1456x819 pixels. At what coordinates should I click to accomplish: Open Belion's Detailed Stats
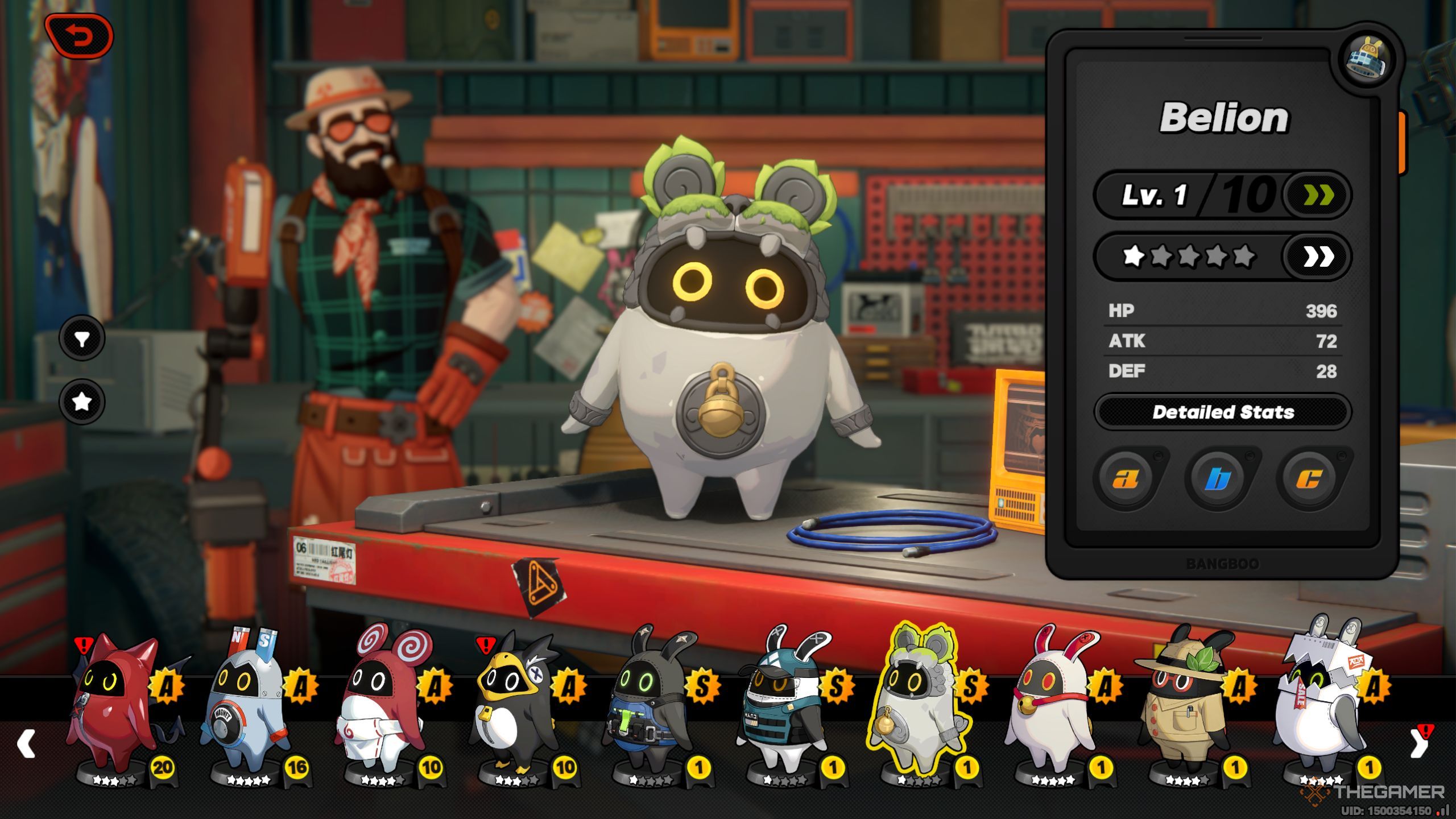tap(1223, 412)
